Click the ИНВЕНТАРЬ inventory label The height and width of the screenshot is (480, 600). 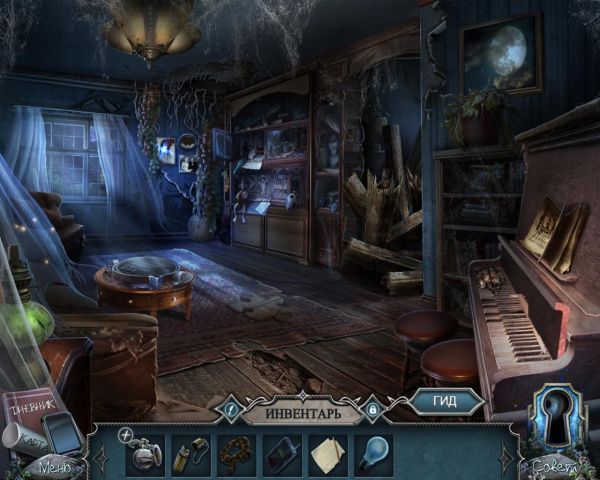[x=303, y=410]
